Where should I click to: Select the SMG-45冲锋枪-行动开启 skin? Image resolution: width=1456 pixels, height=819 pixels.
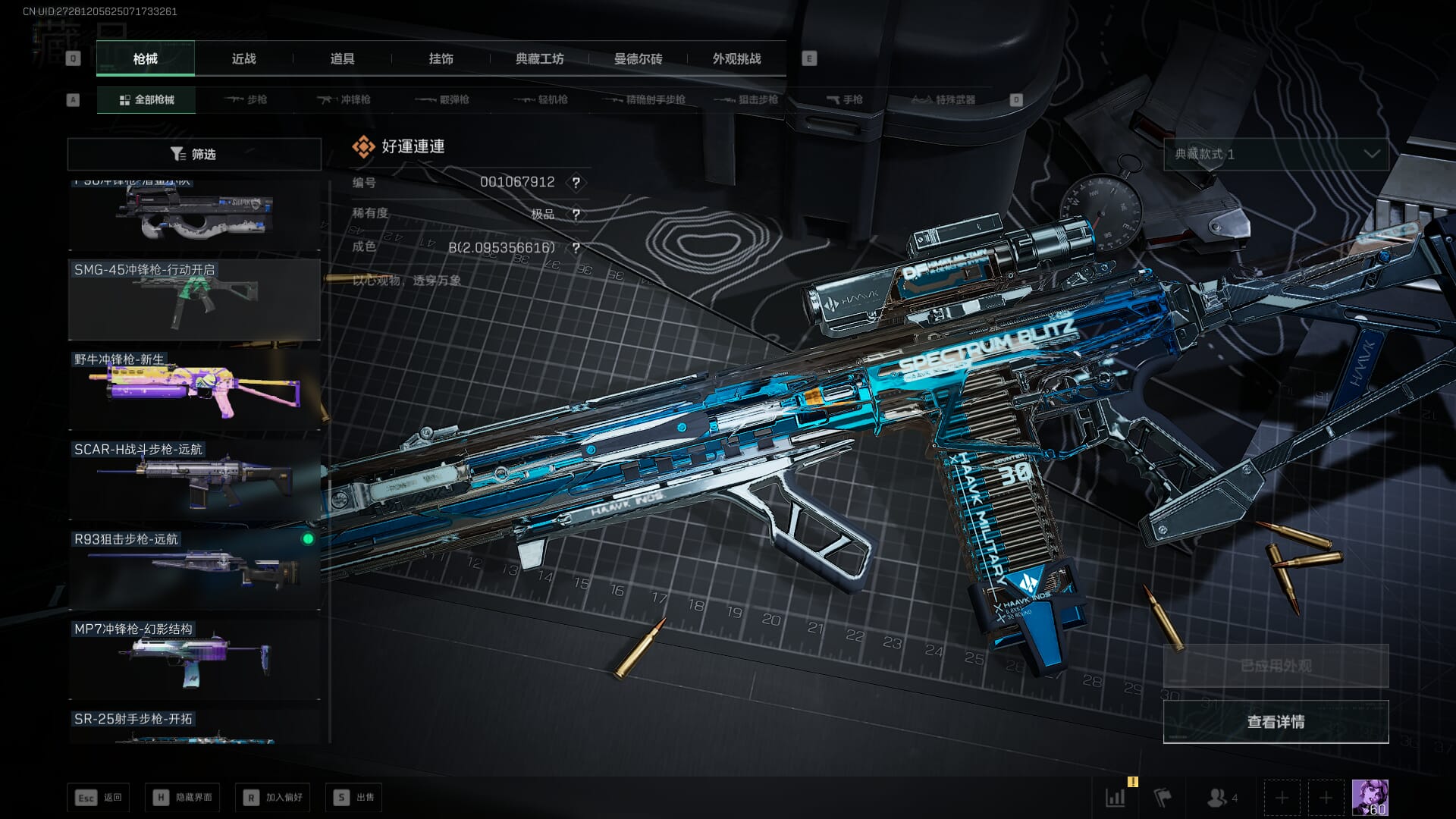194,300
